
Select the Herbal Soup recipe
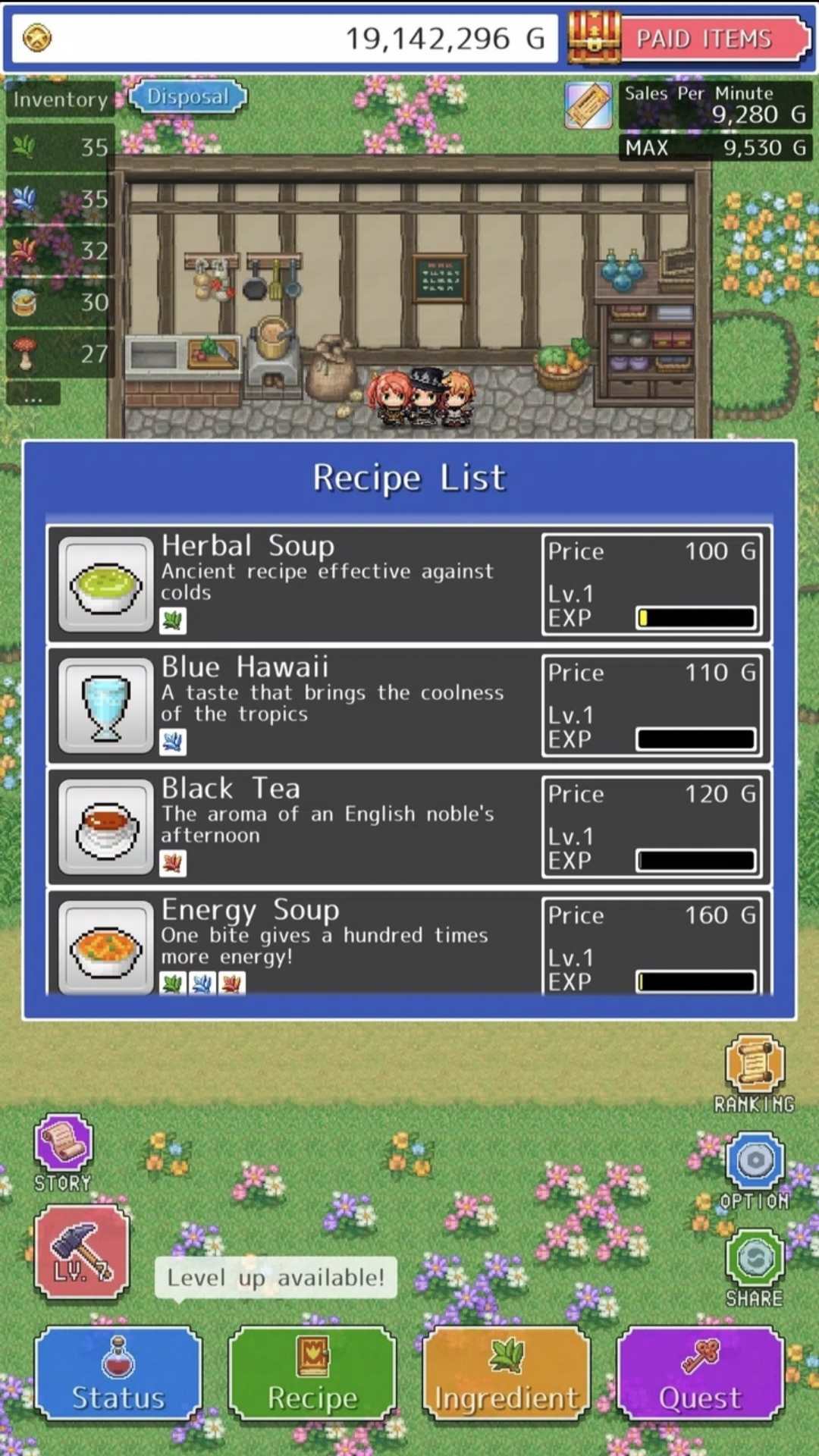(409, 583)
